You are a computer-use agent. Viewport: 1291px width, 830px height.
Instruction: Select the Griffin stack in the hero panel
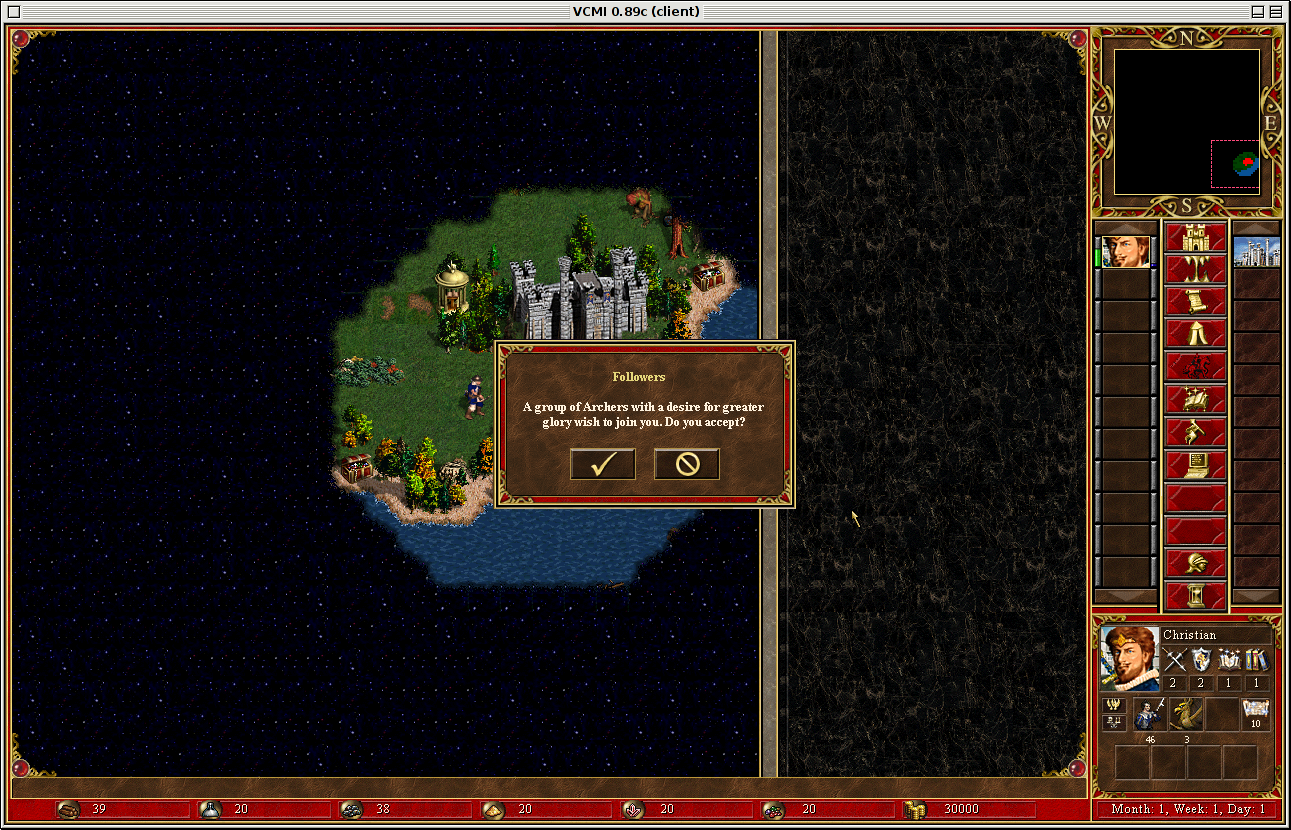point(1186,715)
